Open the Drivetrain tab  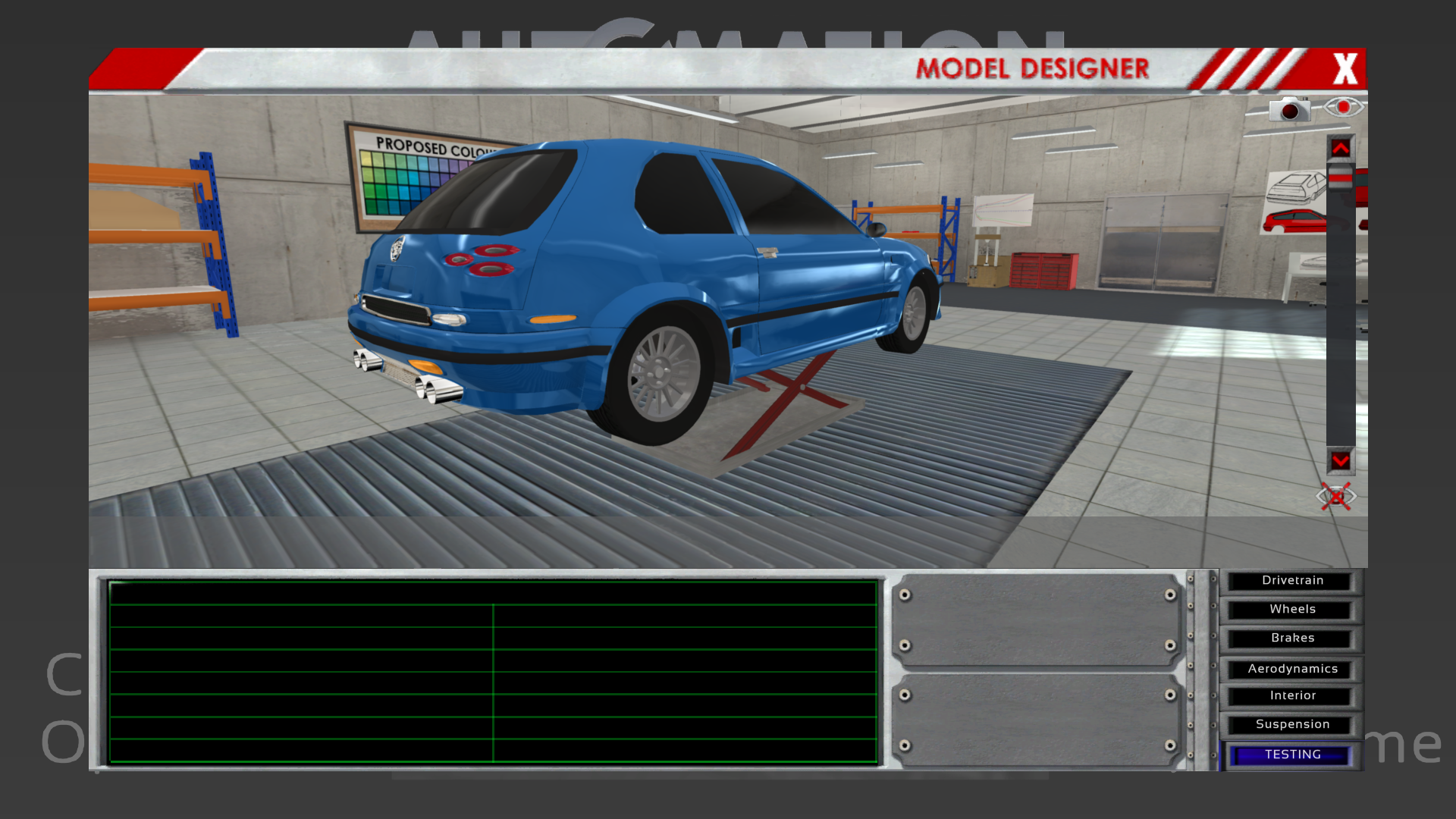[1291, 581]
